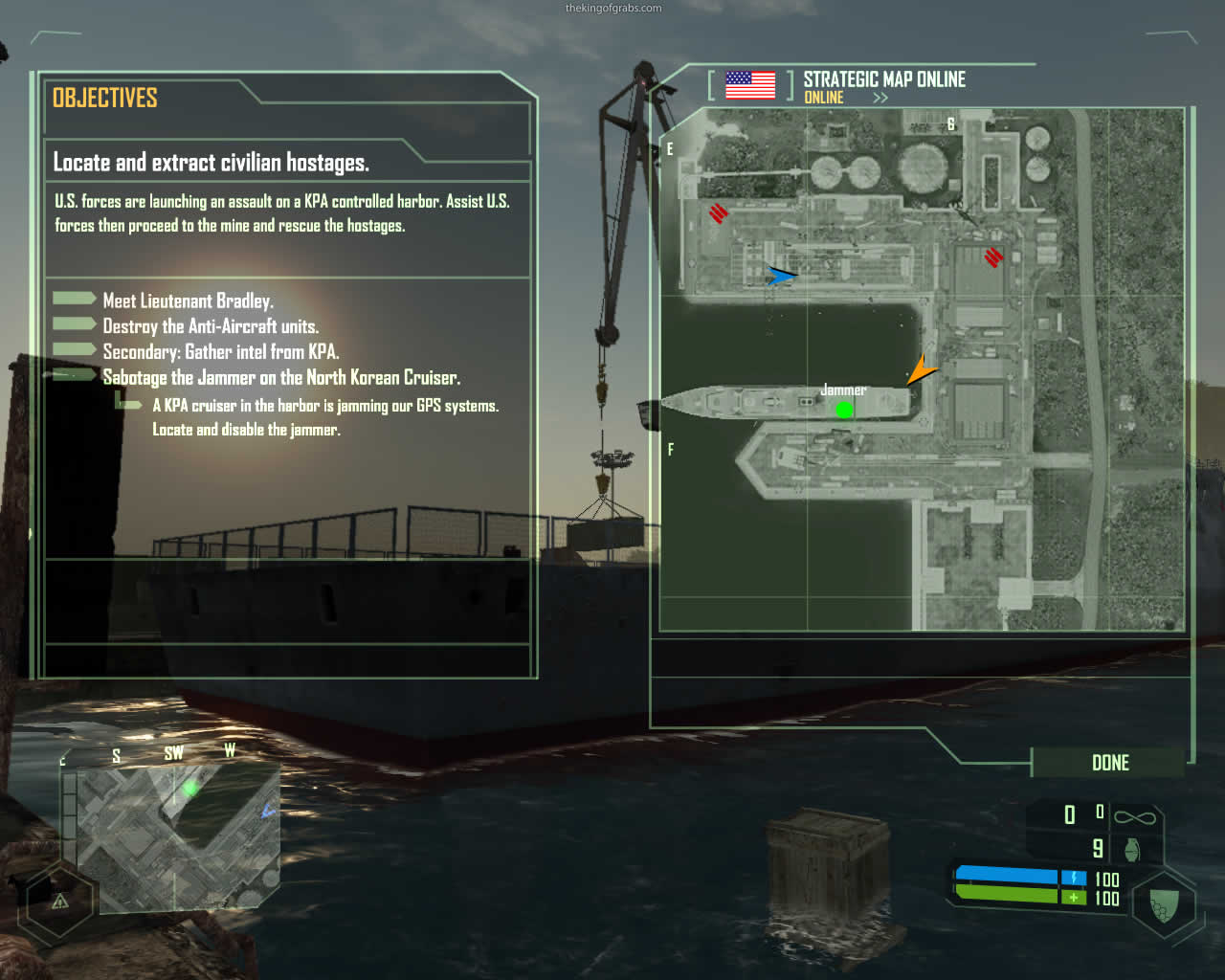Click the blue player arrow on map
Screen dimensions: 1225x980
click(781, 276)
